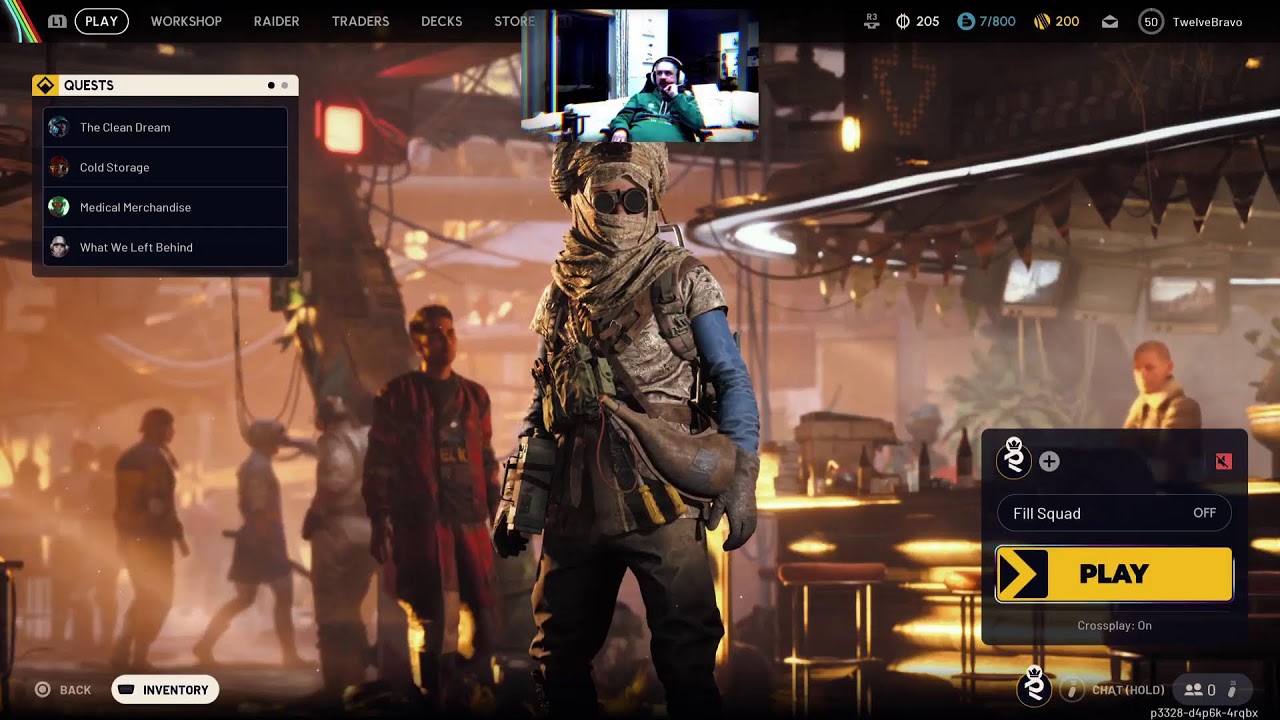1280x720 pixels.
Task: Go to the Traders tab
Action: pyautogui.click(x=360, y=21)
